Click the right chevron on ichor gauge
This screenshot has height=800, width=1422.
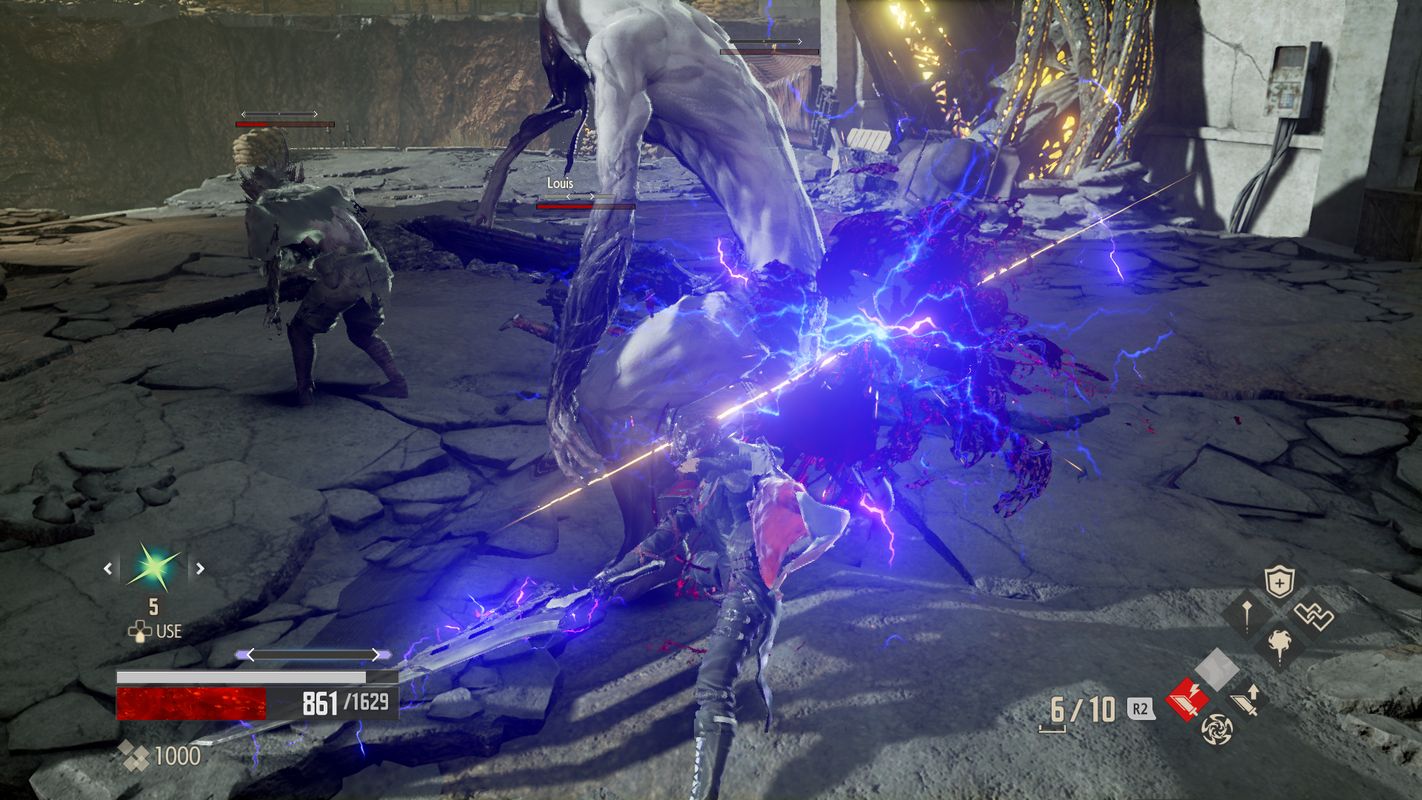[376, 654]
